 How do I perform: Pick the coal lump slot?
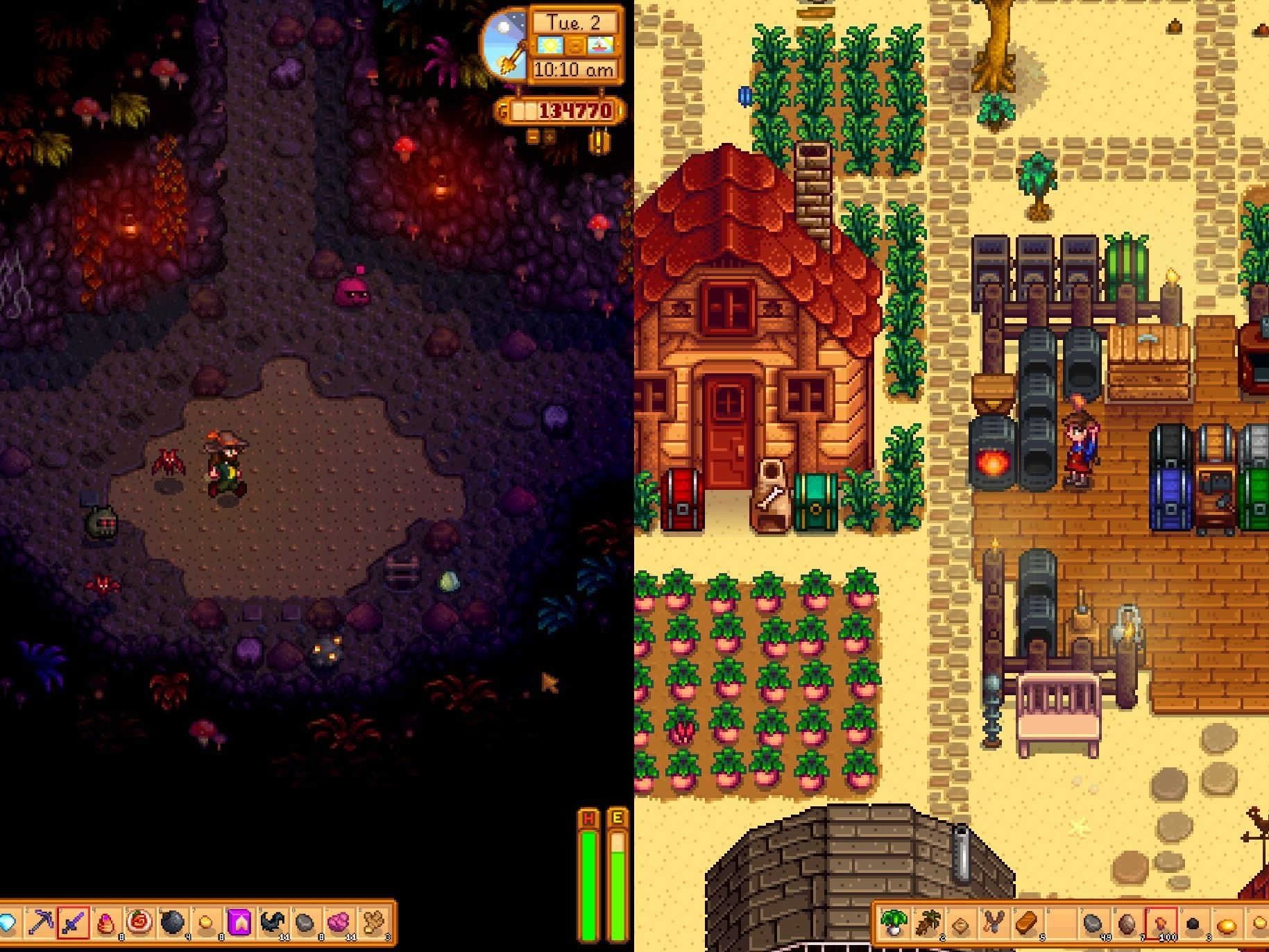pos(1193,923)
